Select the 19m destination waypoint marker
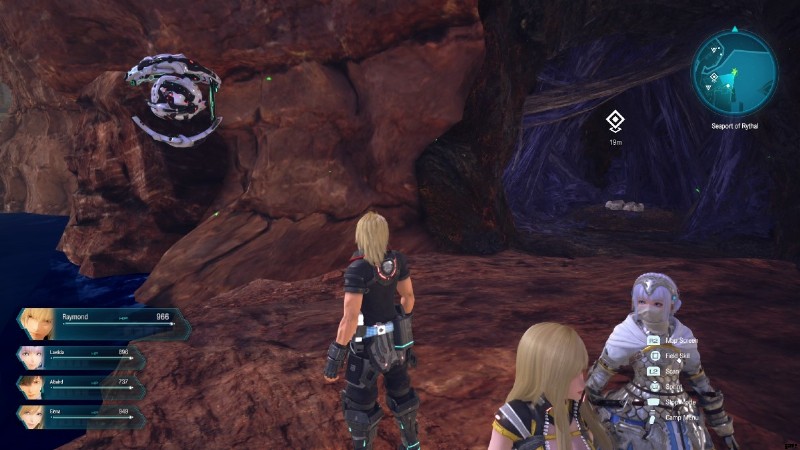The width and height of the screenshot is (800, 450). point(616,122)
